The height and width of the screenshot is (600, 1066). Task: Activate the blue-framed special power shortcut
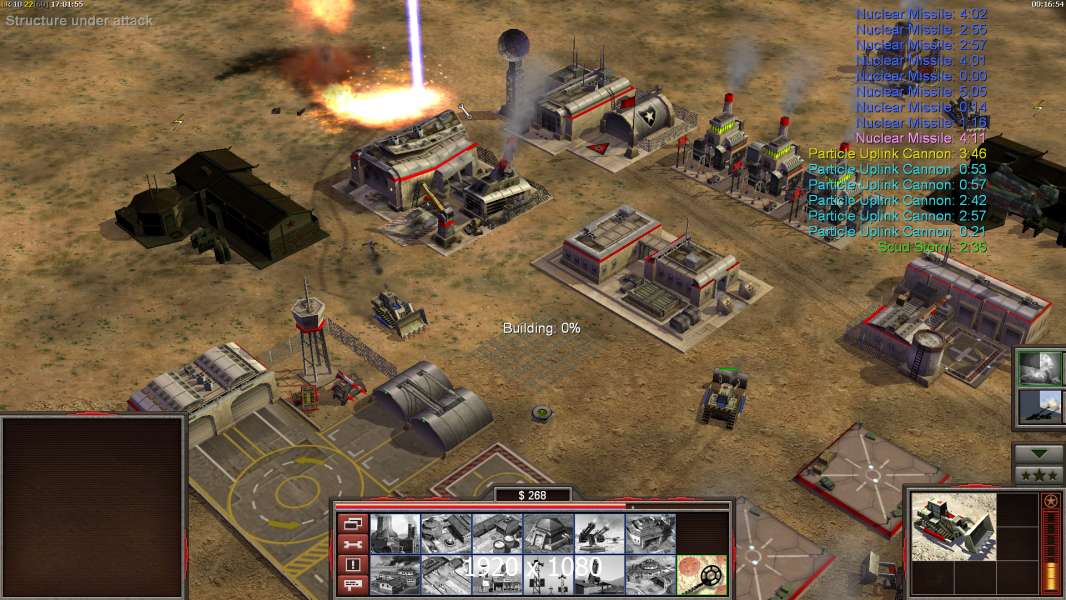pyautogui.click(x=1040, y=407)
